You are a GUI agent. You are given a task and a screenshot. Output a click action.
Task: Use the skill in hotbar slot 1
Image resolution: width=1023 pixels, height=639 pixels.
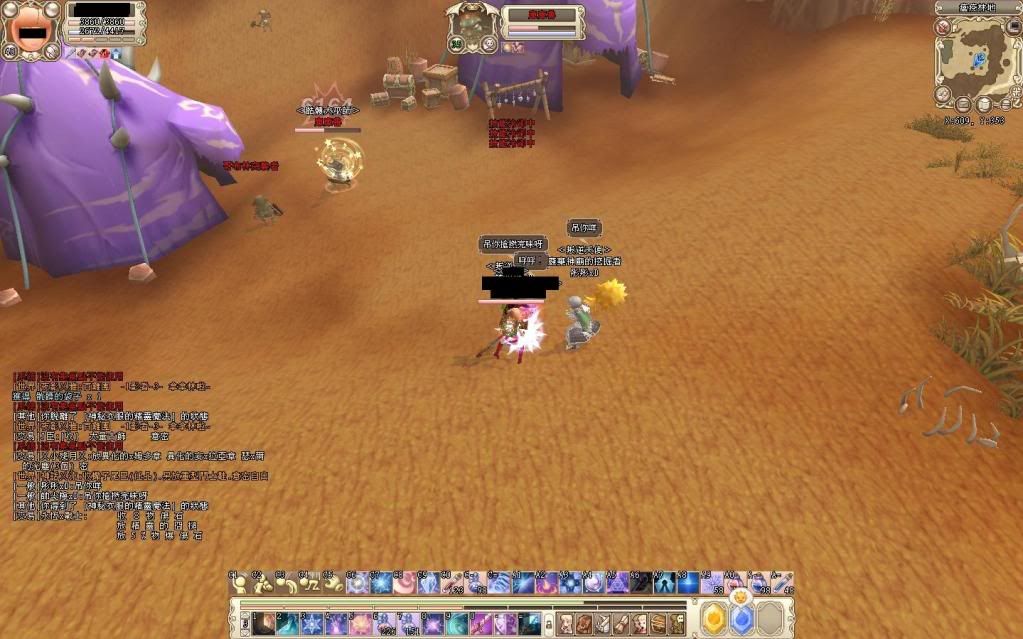point(264,624)
